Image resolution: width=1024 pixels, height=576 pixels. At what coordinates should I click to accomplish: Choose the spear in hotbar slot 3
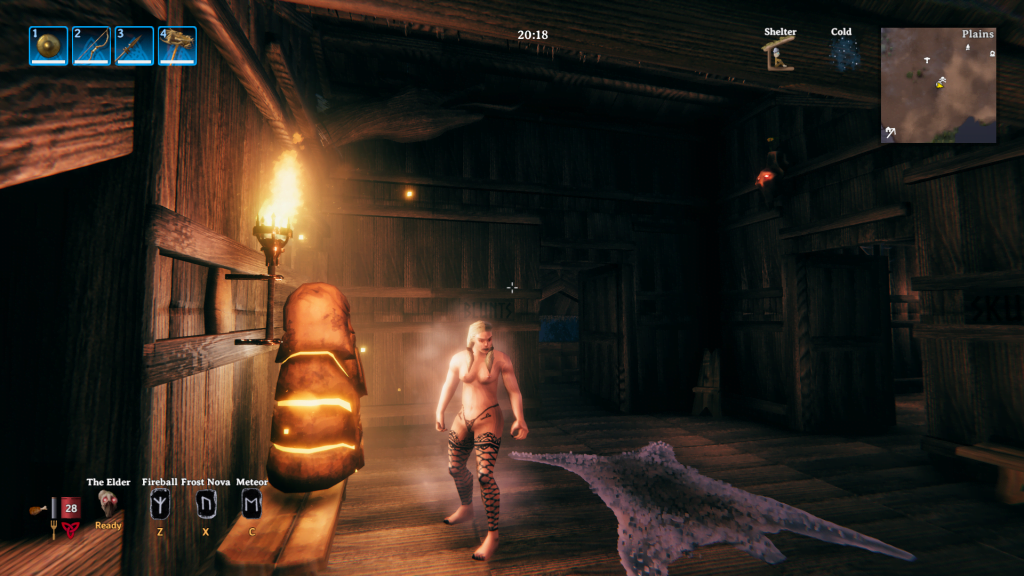click(x=134, y=46)
